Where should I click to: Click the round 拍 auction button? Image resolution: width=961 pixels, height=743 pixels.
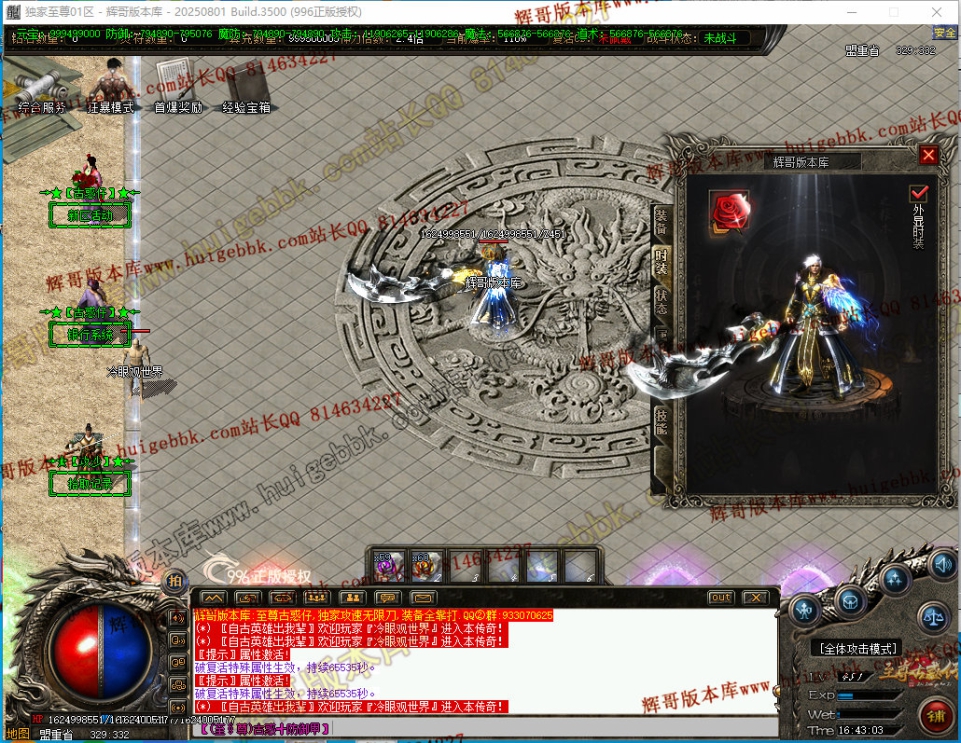click(x=175, y=582)
